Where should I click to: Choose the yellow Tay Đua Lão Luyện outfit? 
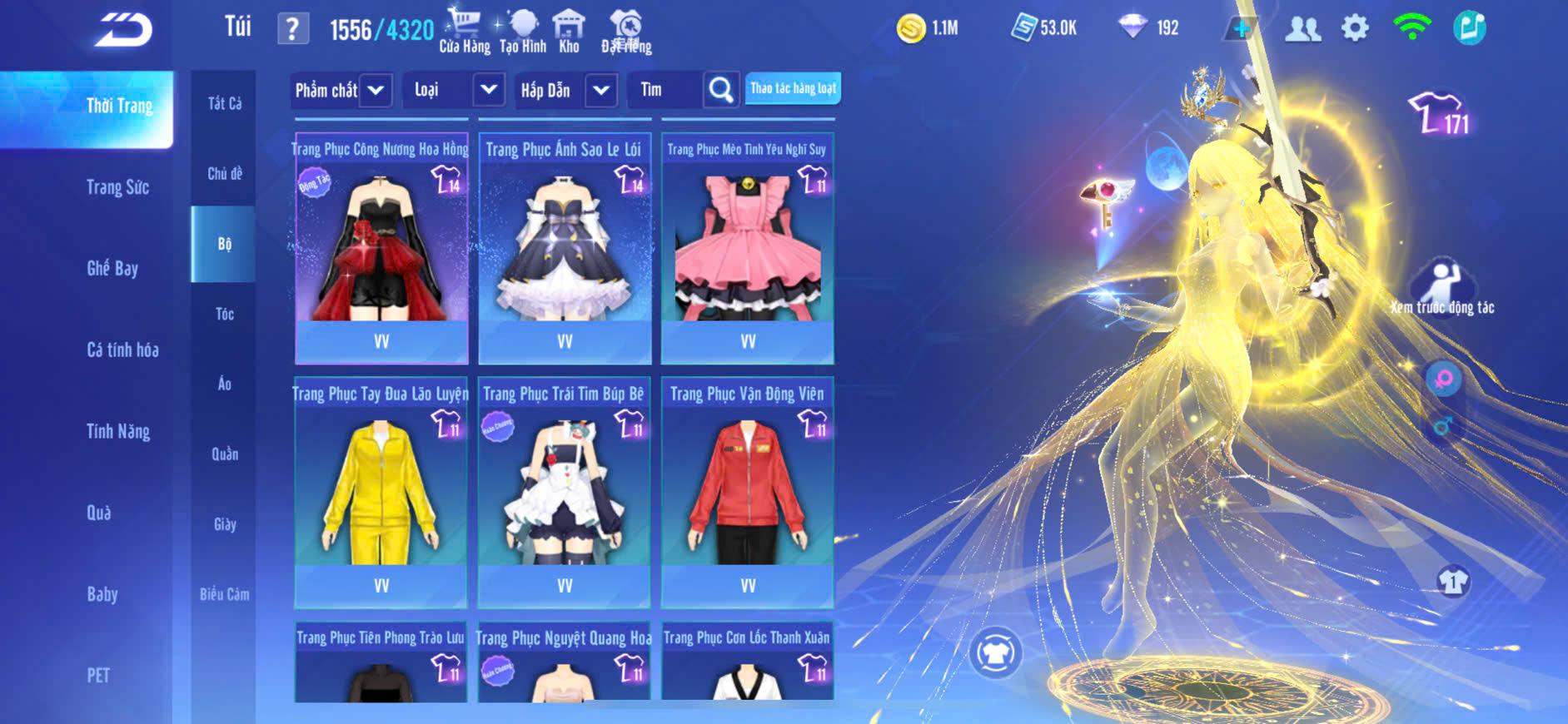click(381, 493)
